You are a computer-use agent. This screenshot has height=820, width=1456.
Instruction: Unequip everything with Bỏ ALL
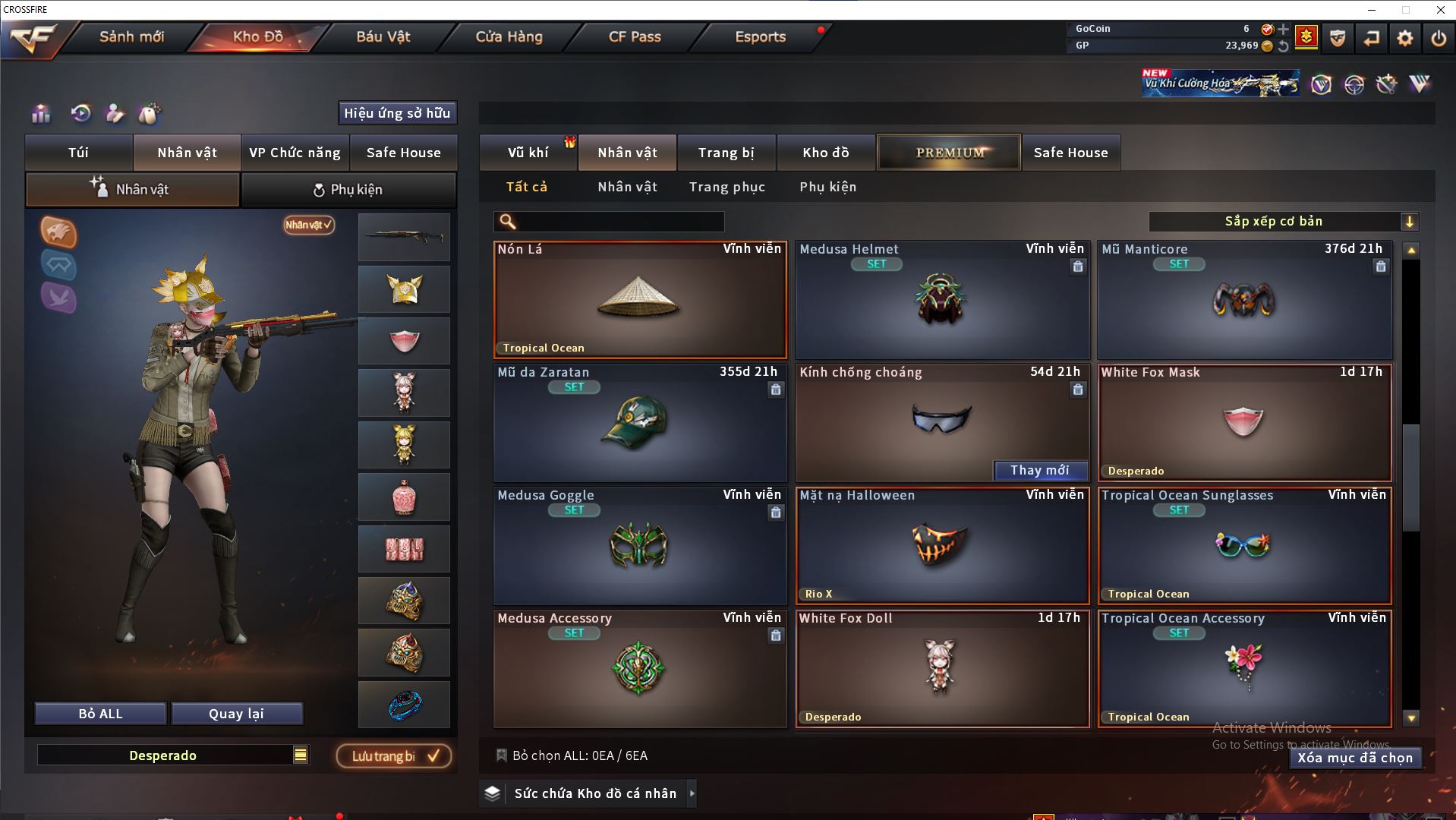click(x=100, y=714)
